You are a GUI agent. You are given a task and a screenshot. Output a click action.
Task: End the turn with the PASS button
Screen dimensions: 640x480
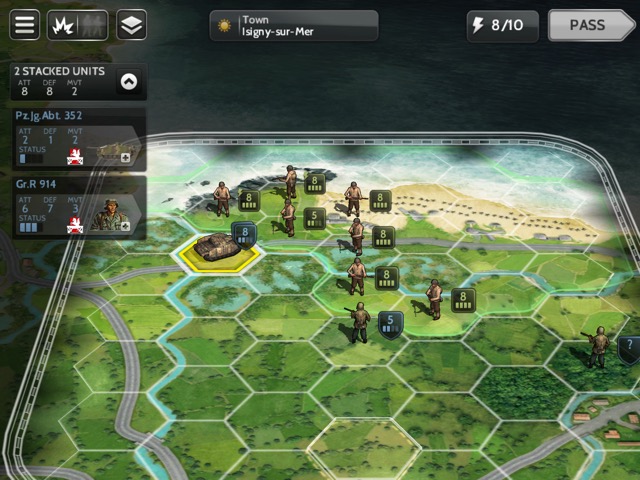[592, 26]
